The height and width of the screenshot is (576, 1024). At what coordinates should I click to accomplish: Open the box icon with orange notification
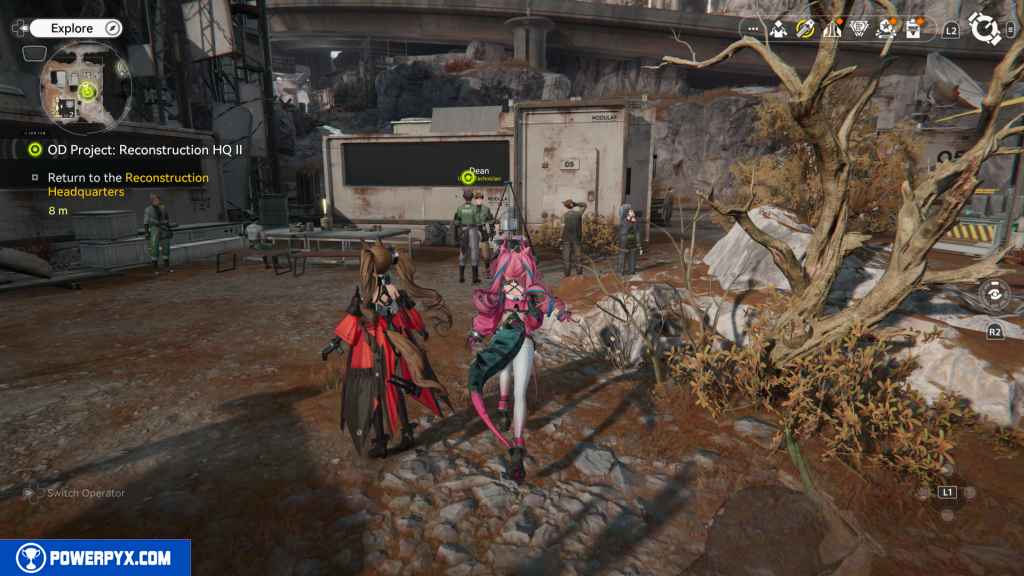913,29
